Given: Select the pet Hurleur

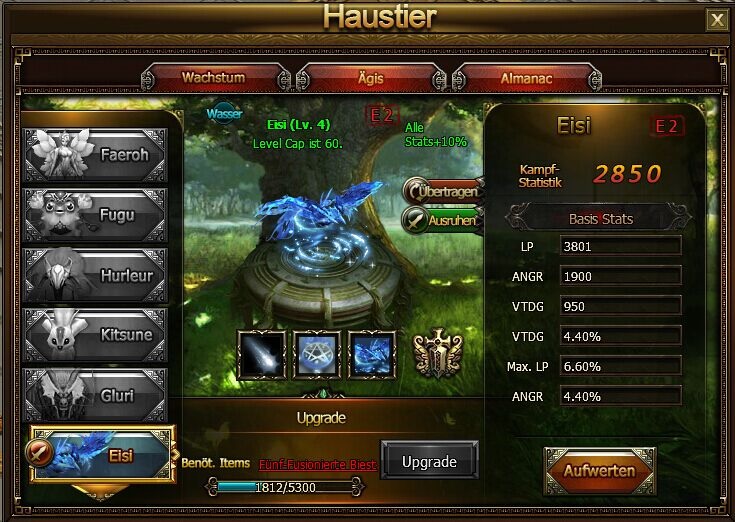Looking at the screenshot, I should click(95, 274).
